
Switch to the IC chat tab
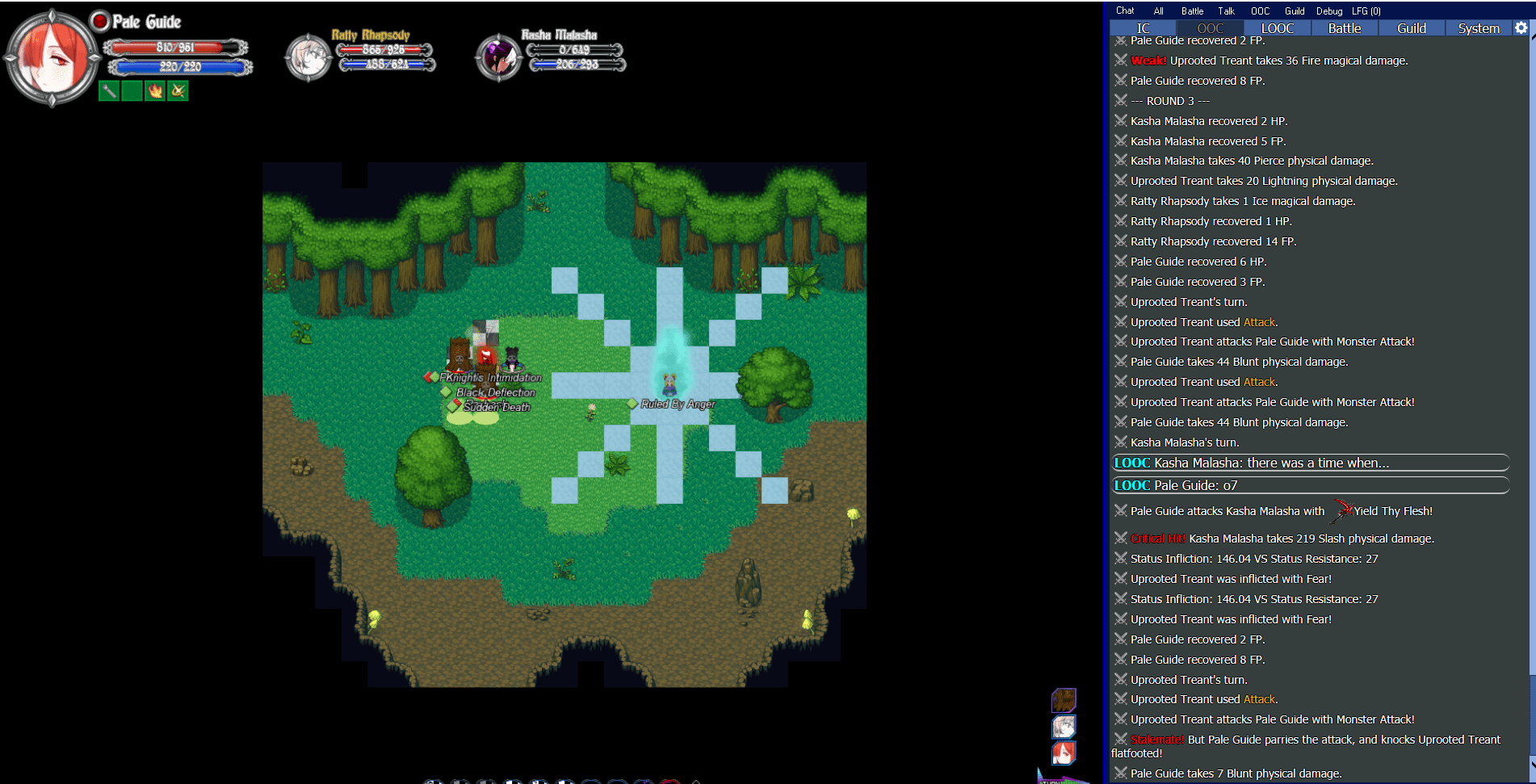coord(1143,28)
